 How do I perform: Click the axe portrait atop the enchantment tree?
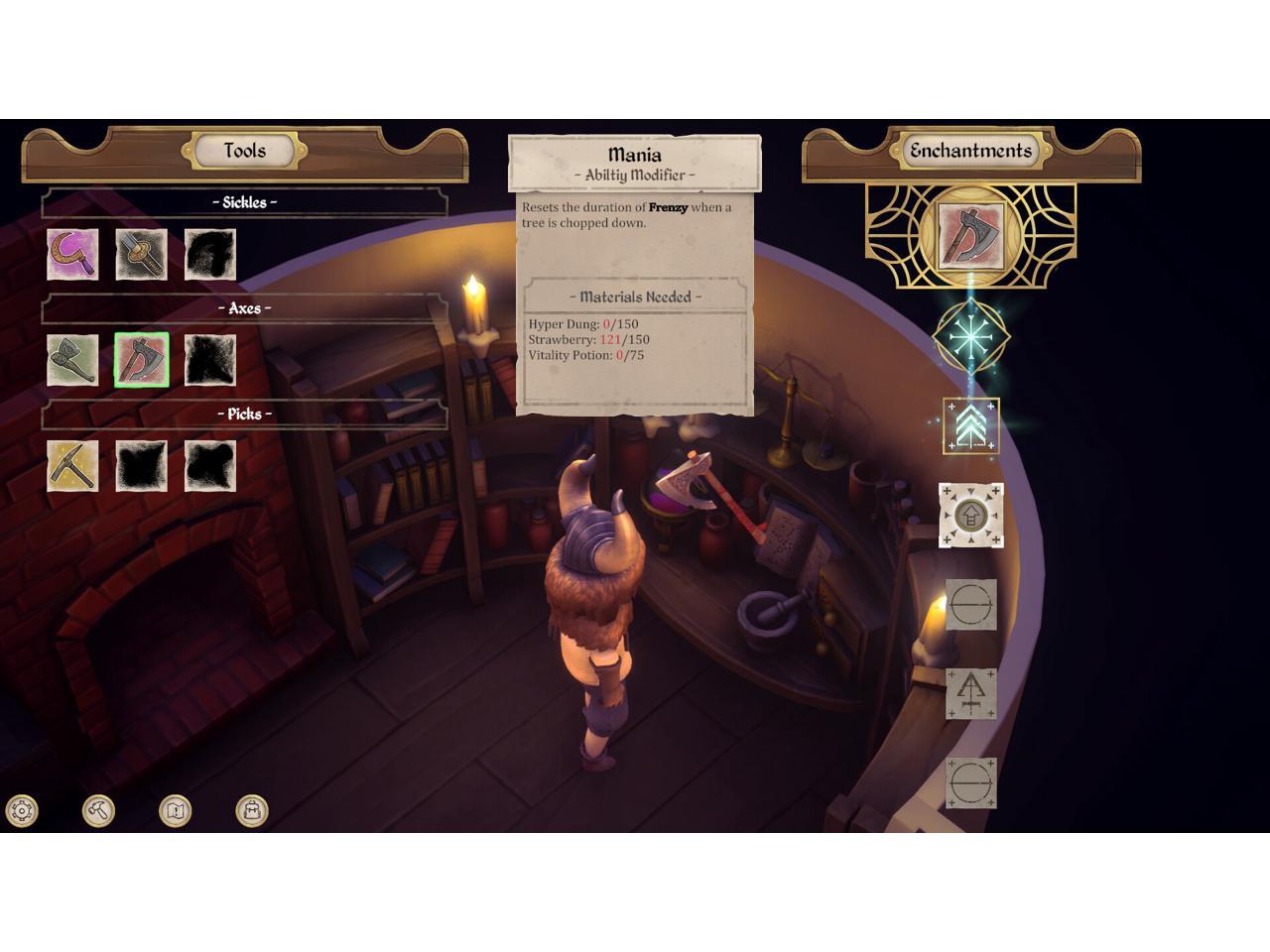click(x=970, y=237)
